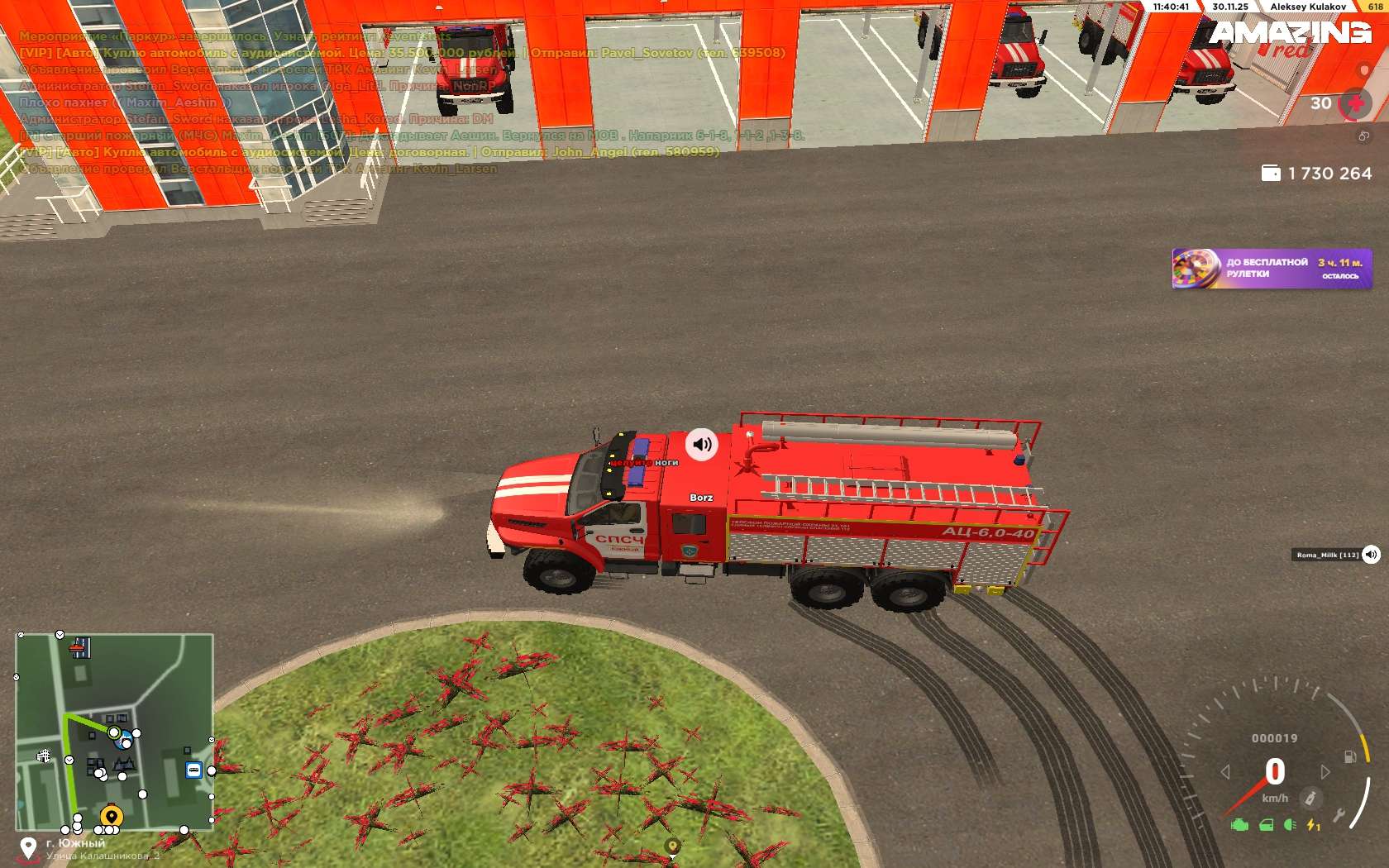Screen dimensions: 1389x868
Task: Click the right turn signal arrow
Action: 1325,771
